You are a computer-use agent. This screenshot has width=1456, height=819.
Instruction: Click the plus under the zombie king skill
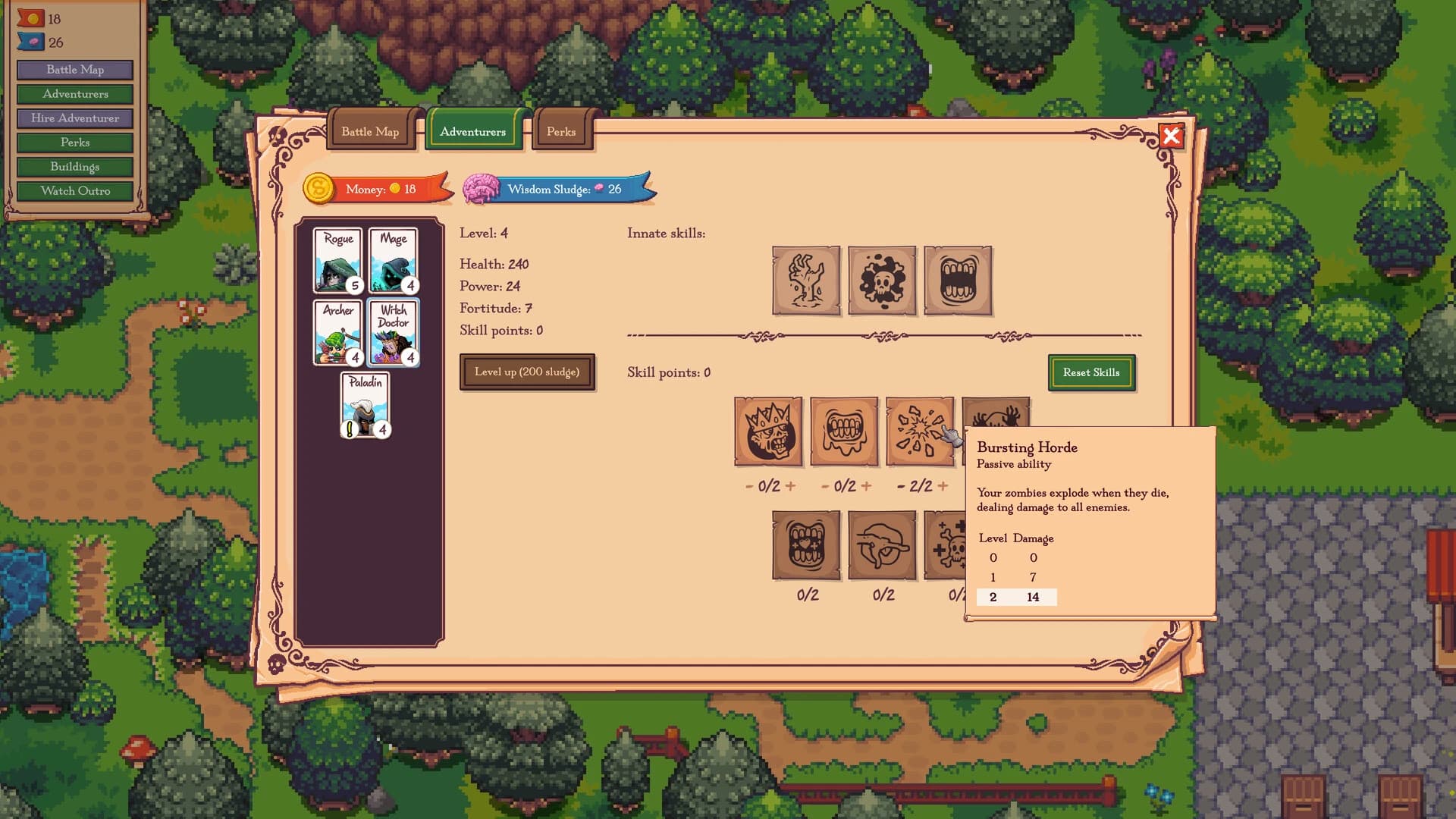(x=790, y=485)
